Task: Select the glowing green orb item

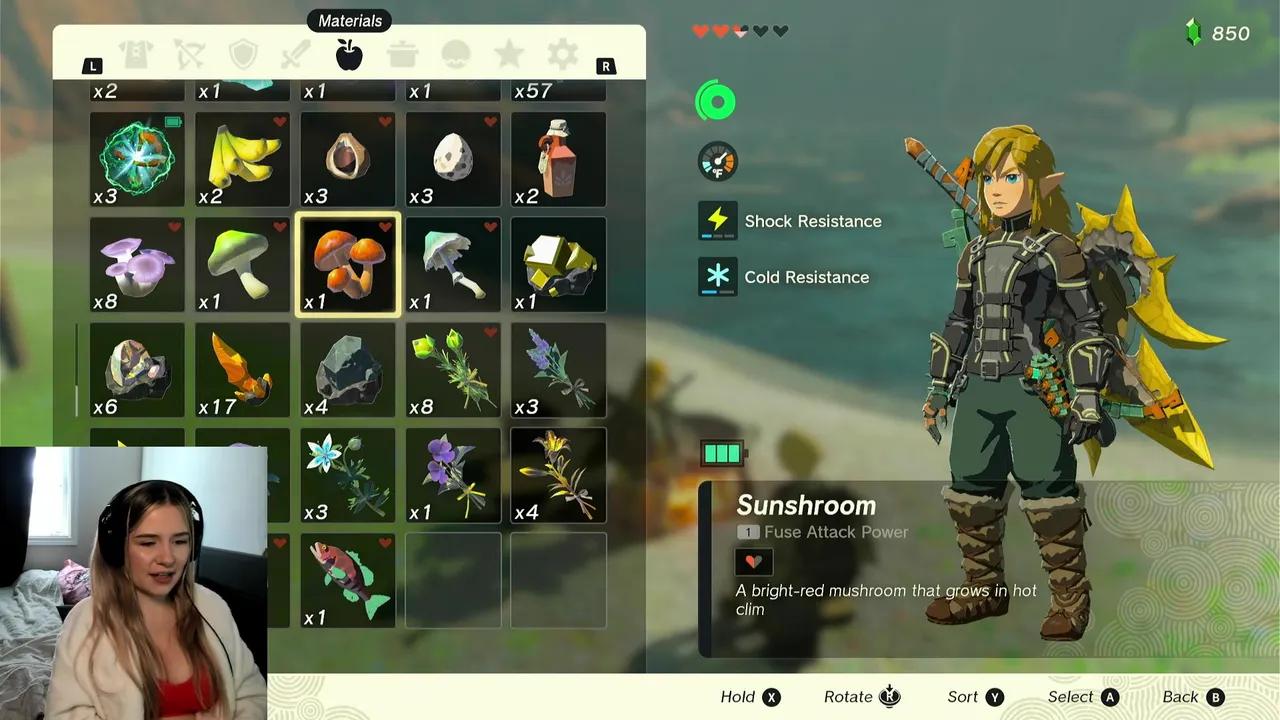Action: [x=137, y=159]
